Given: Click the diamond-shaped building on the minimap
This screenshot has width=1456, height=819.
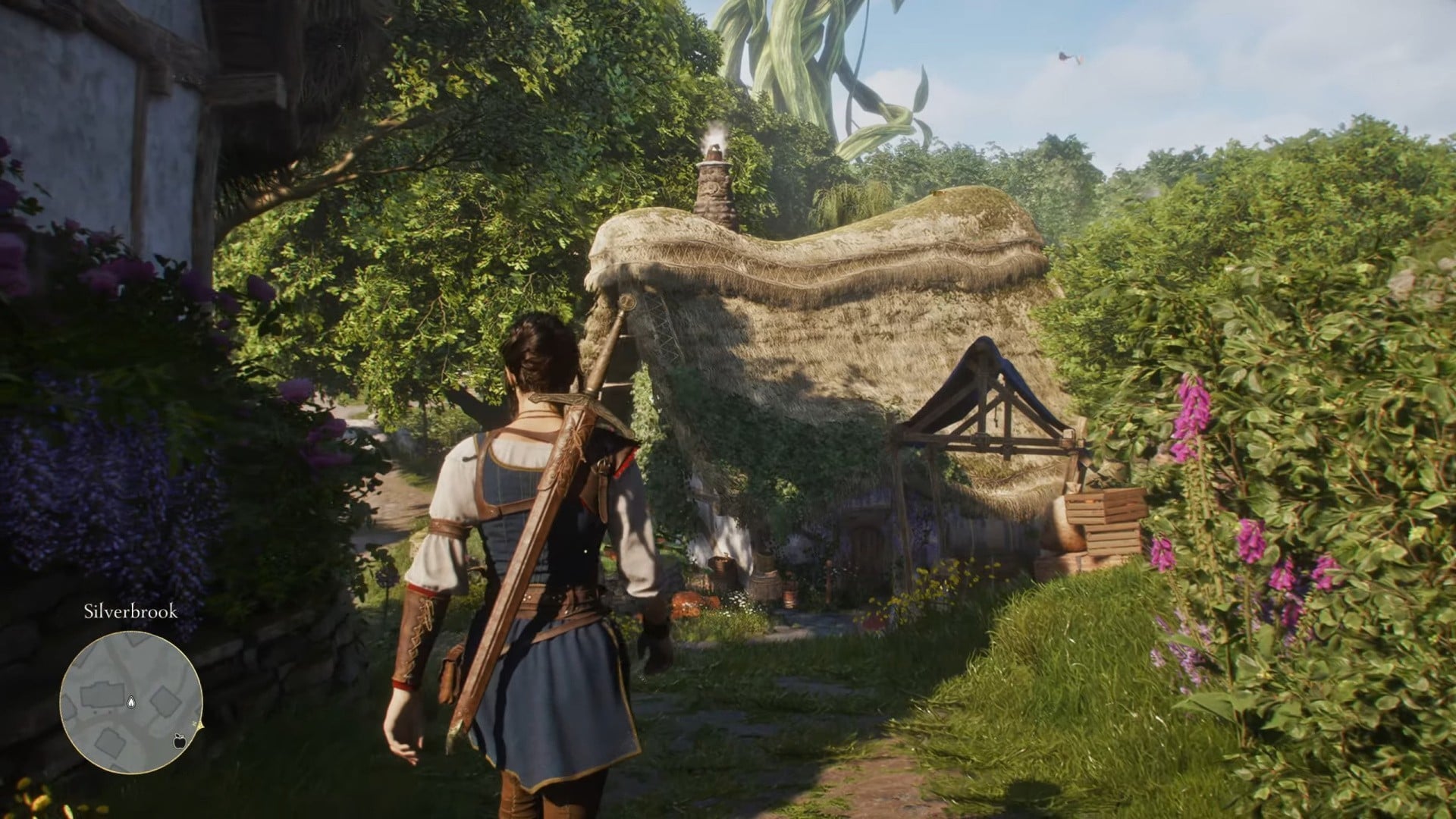Looking at the screenshot, I should (165, 701).
